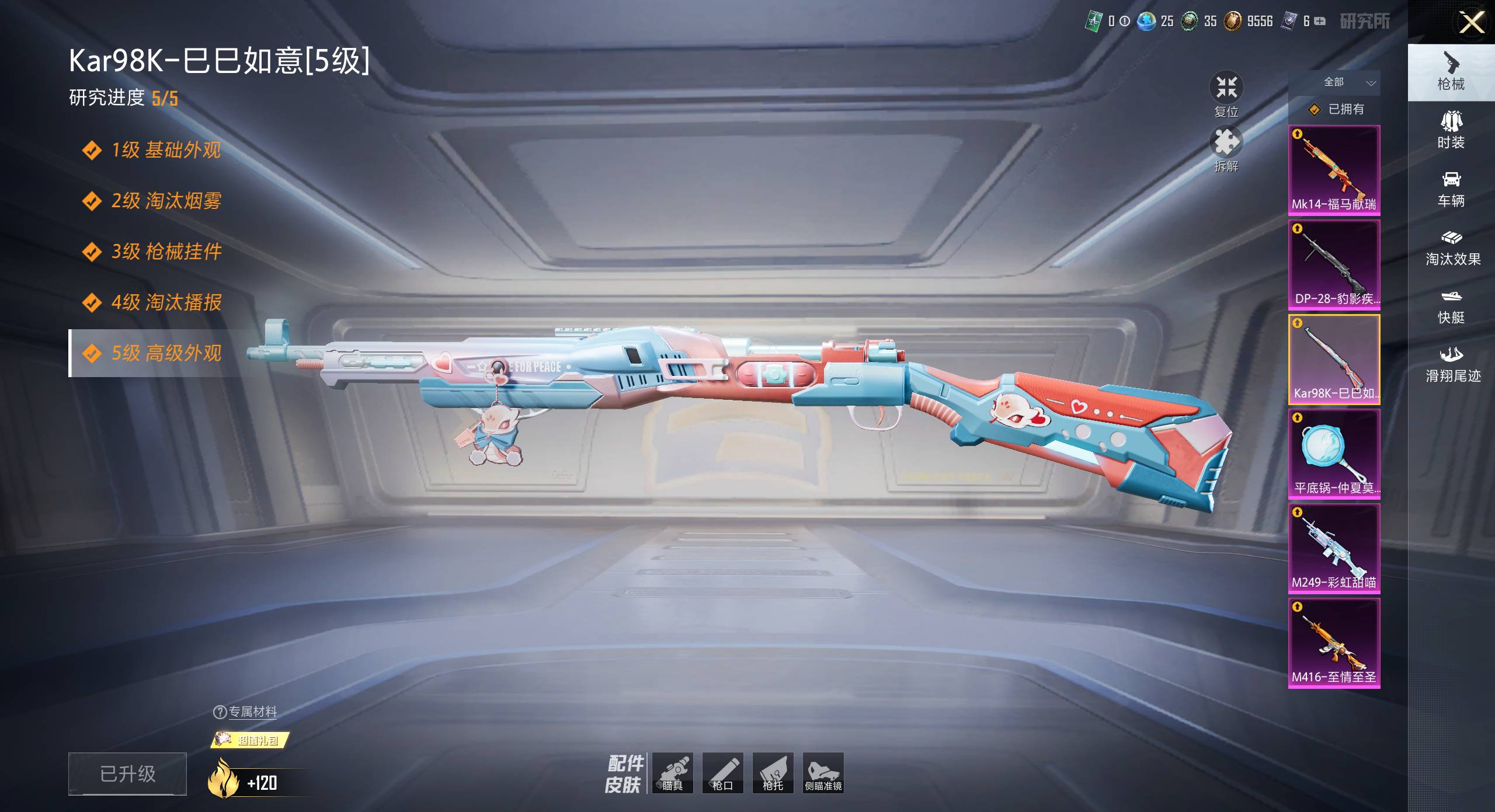
Task: Select the 快艇 speedboat tab
Action: click(1451, 306)
